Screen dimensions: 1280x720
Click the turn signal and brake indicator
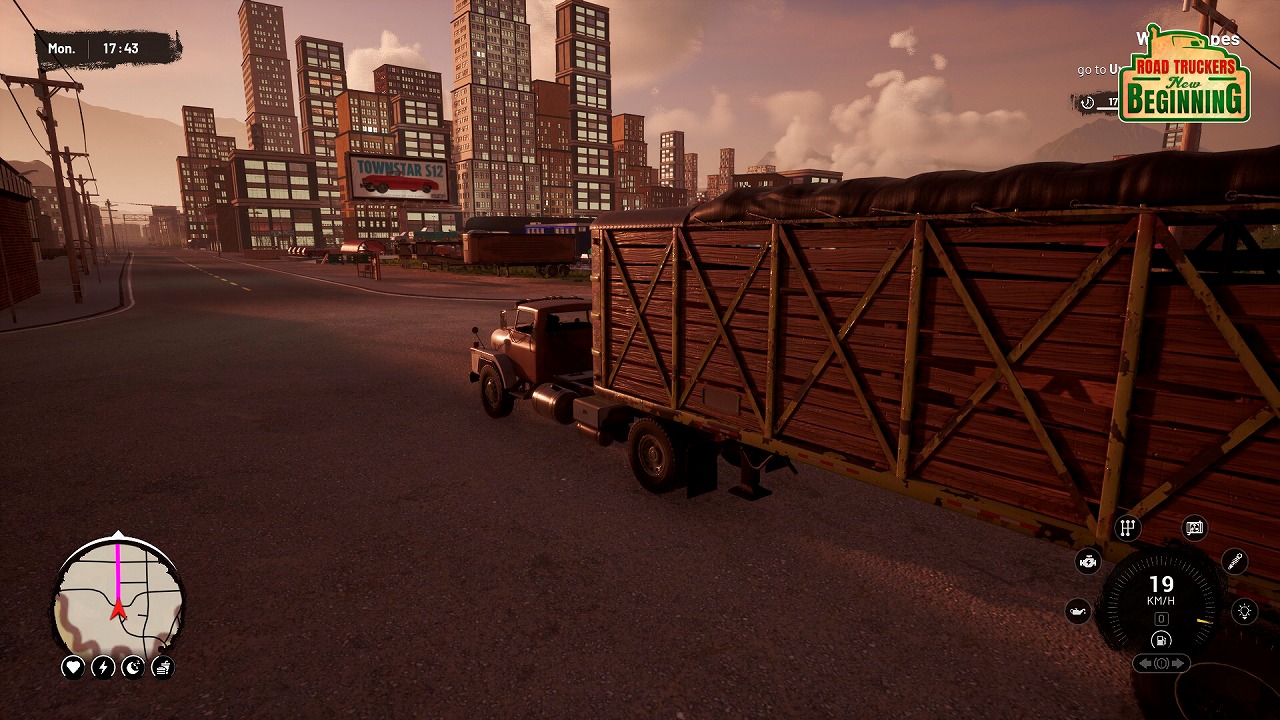point(1161,663)
